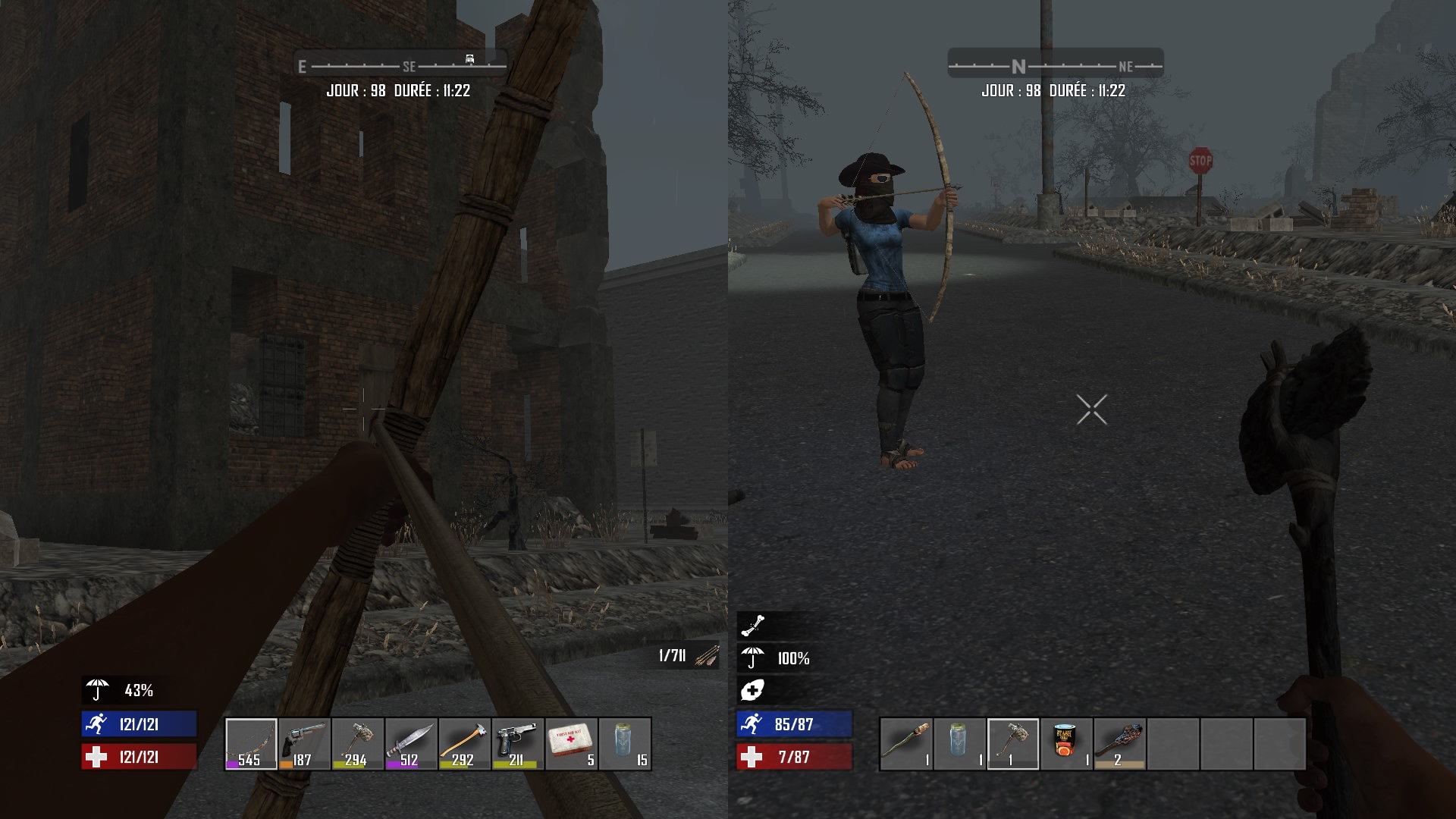Image resolution: width=1456 pixels, height=819 pixels.
Task: Click the highlighted stone axe with count 1
Action: click(1013, 744)
